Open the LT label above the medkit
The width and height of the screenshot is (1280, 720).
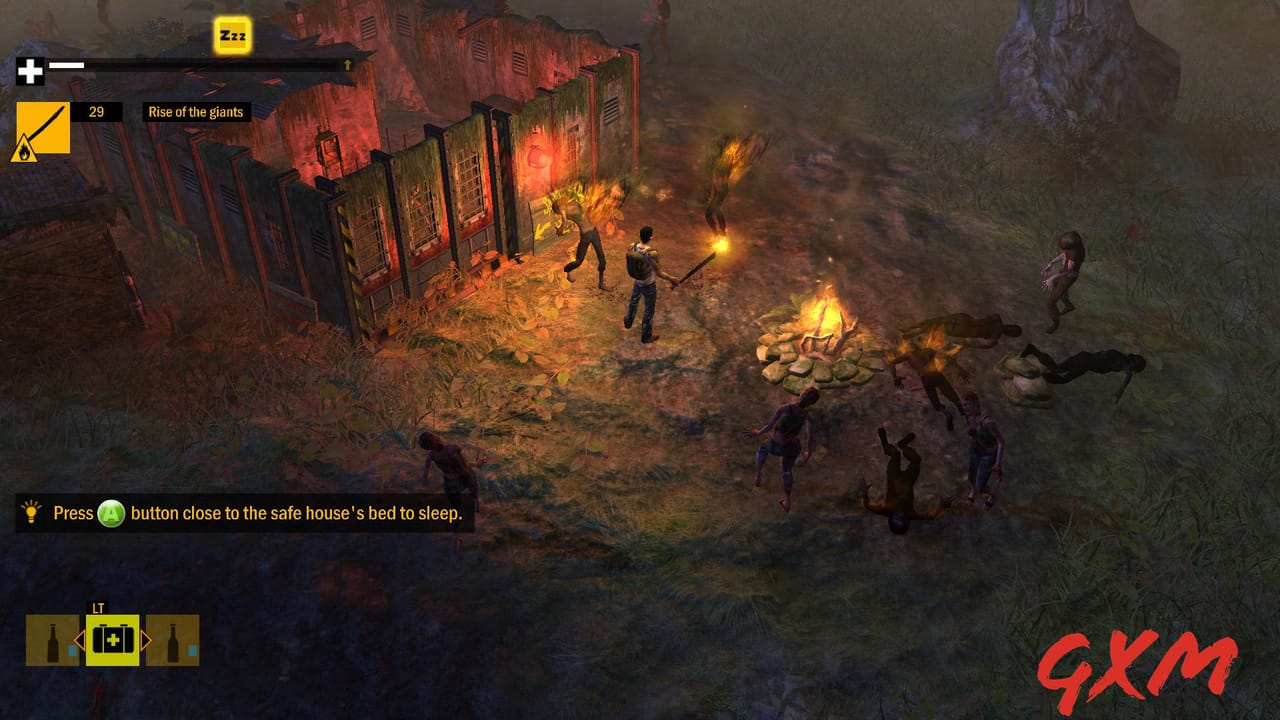pos(98,606)
